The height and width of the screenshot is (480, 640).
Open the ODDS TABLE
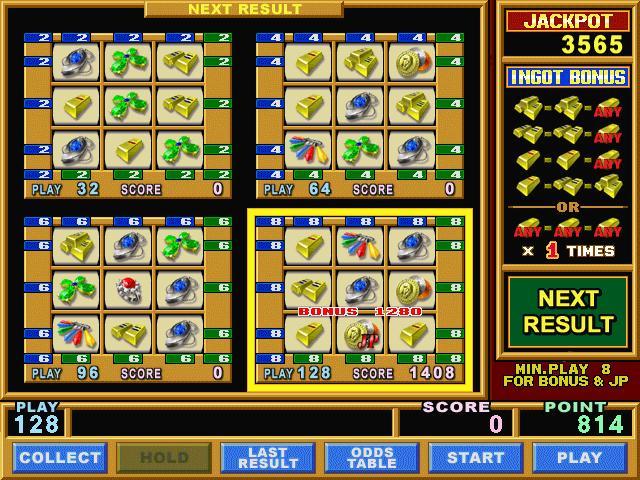[x=372, y=458]
